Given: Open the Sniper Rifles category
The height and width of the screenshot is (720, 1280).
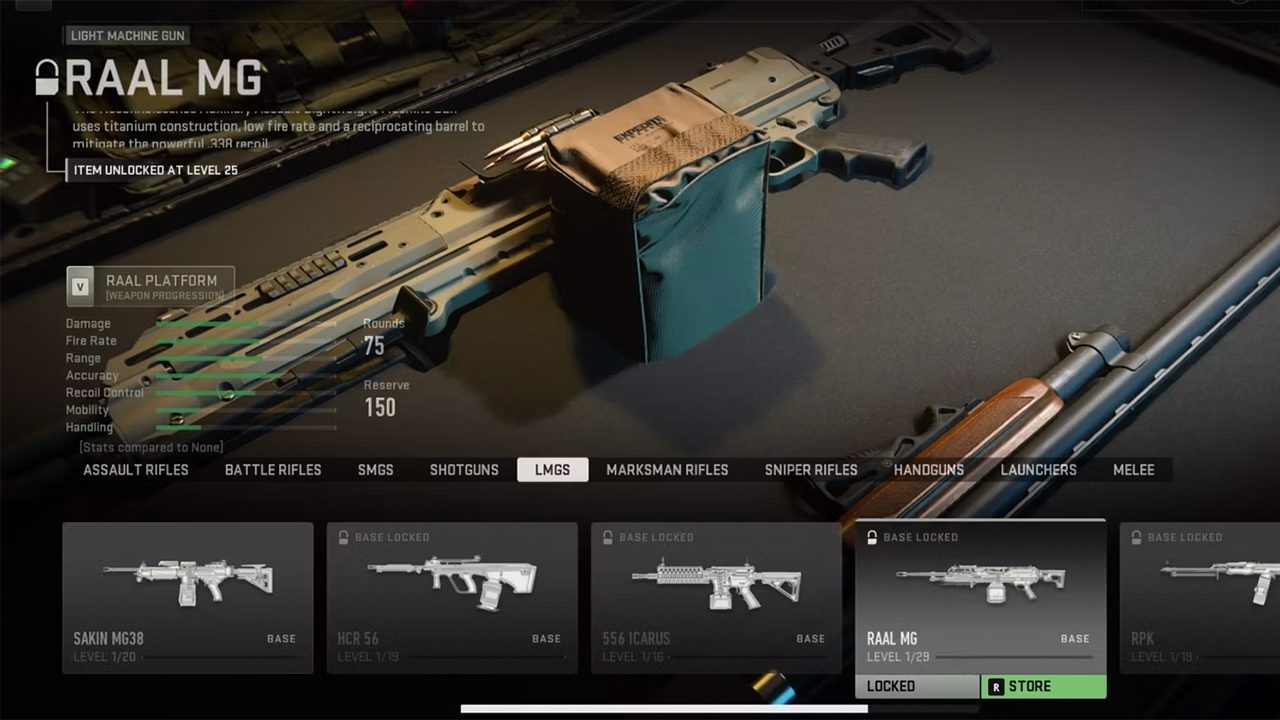Looking at the screenshot, I should [811, 470].
